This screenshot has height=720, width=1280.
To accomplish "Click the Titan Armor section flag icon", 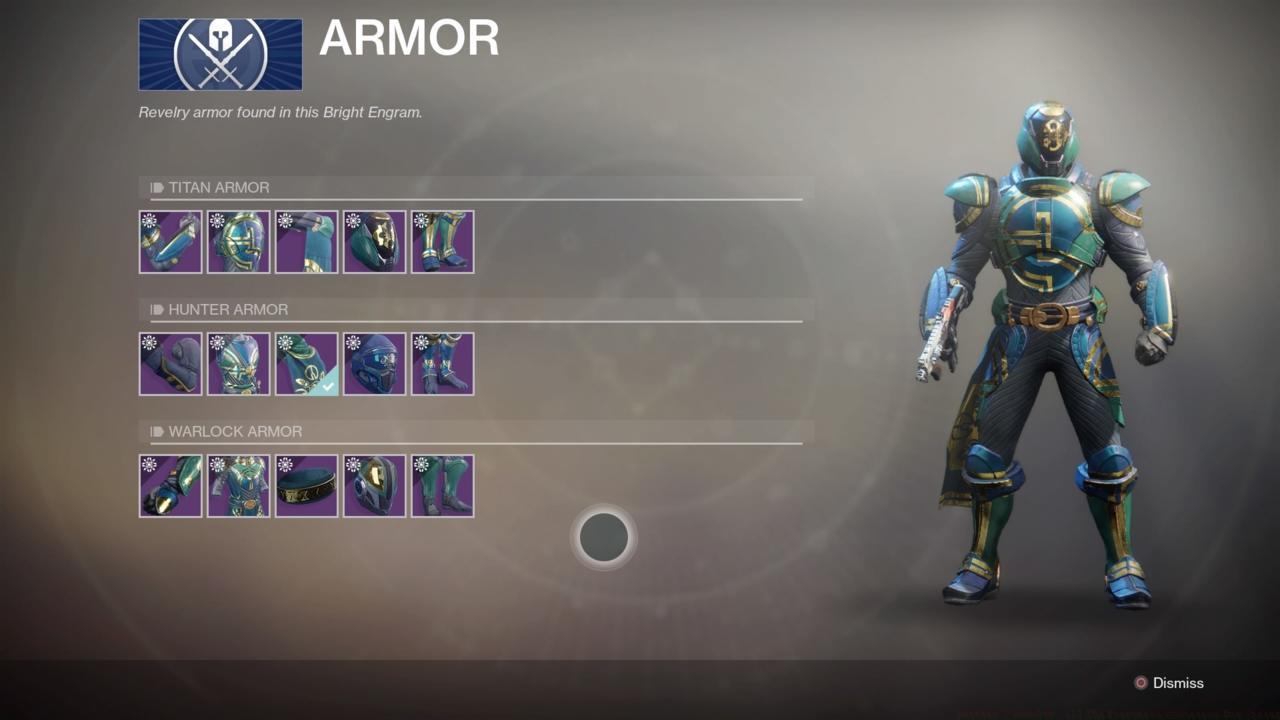I will pos(155,187).
